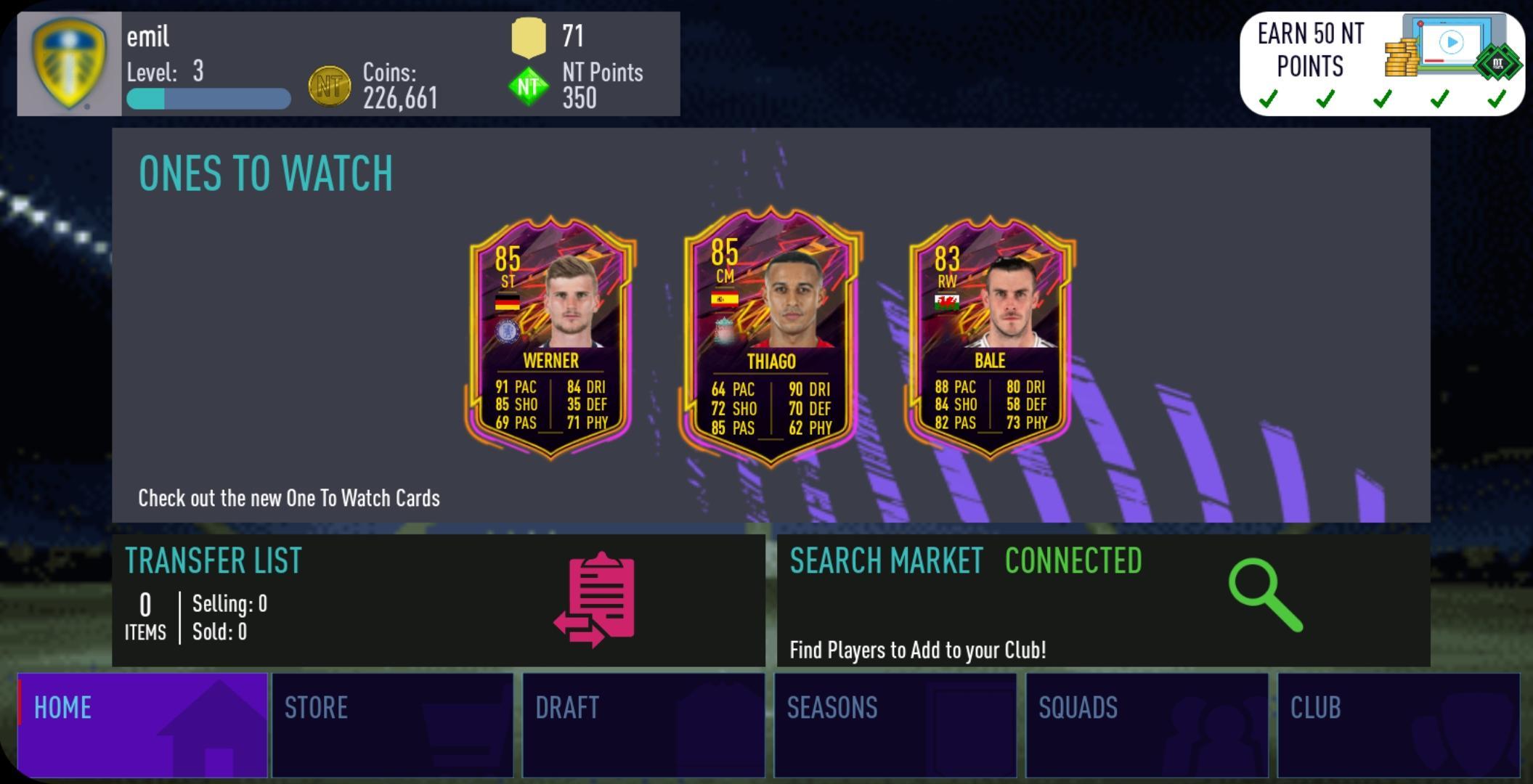Click the pink clipboard transfer icon
This screenshot has height=784, width=1533.
(x=597, y=599)
